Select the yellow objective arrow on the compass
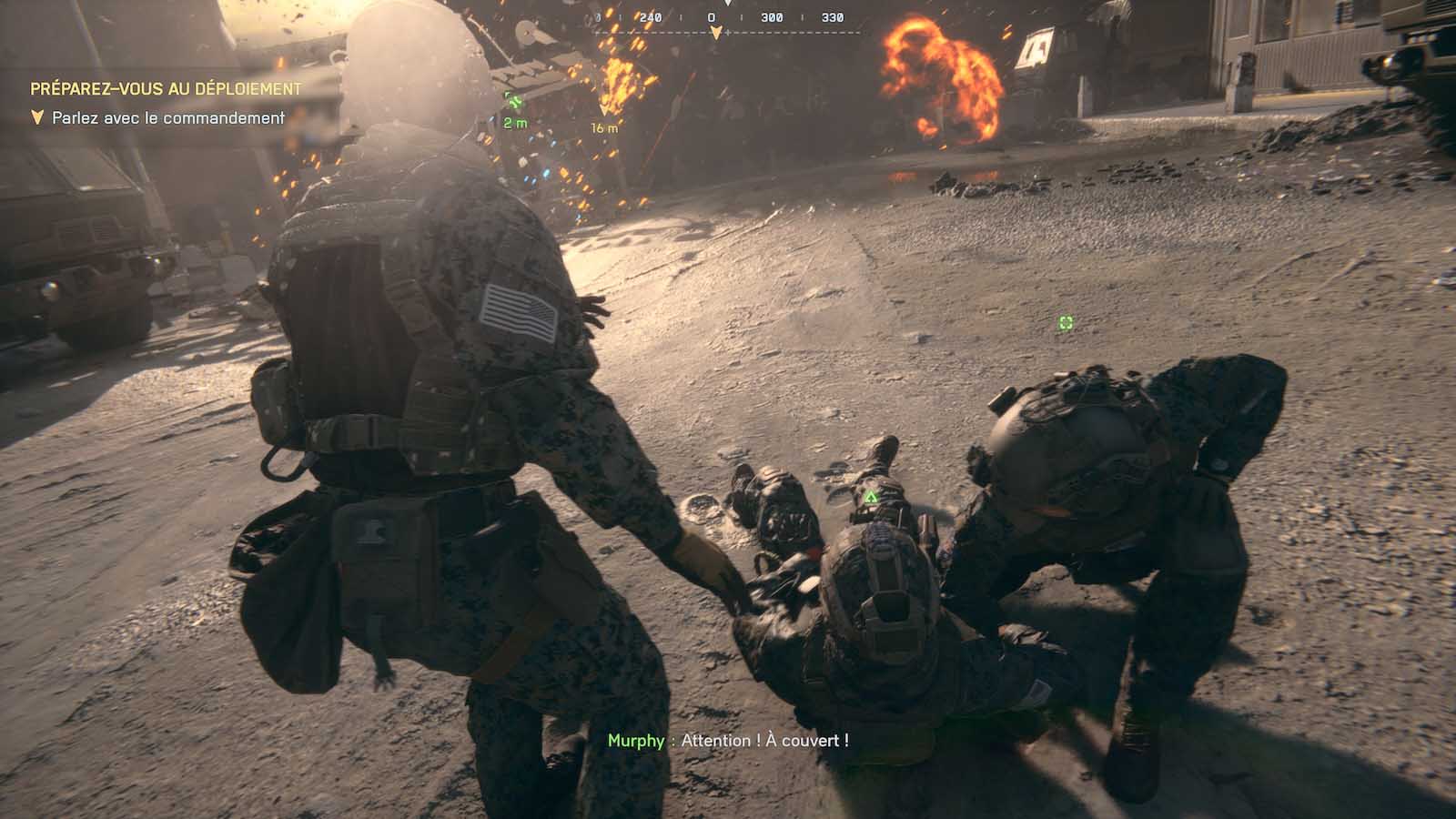Image resolution: width=1456 pixels, height=819 pixels. pyautogui.click(x=716, y=33)
